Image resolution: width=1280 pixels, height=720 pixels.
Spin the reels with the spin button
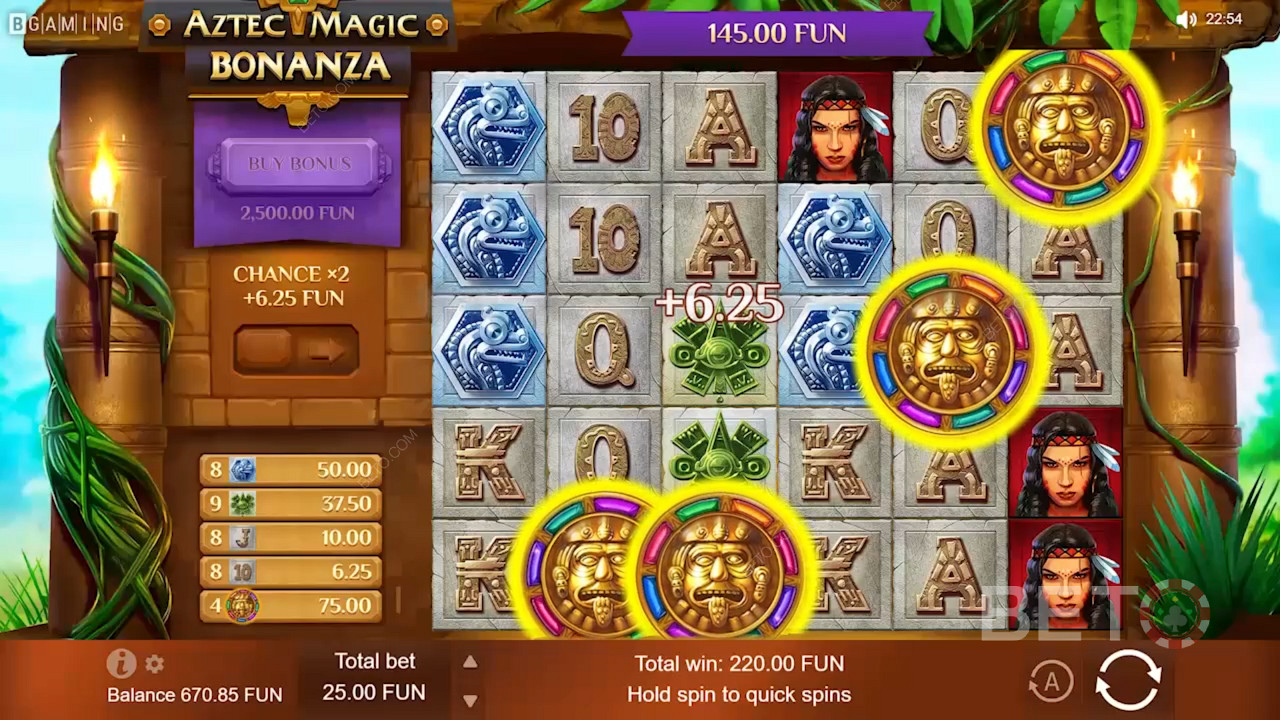click(x=1128, y=680)
